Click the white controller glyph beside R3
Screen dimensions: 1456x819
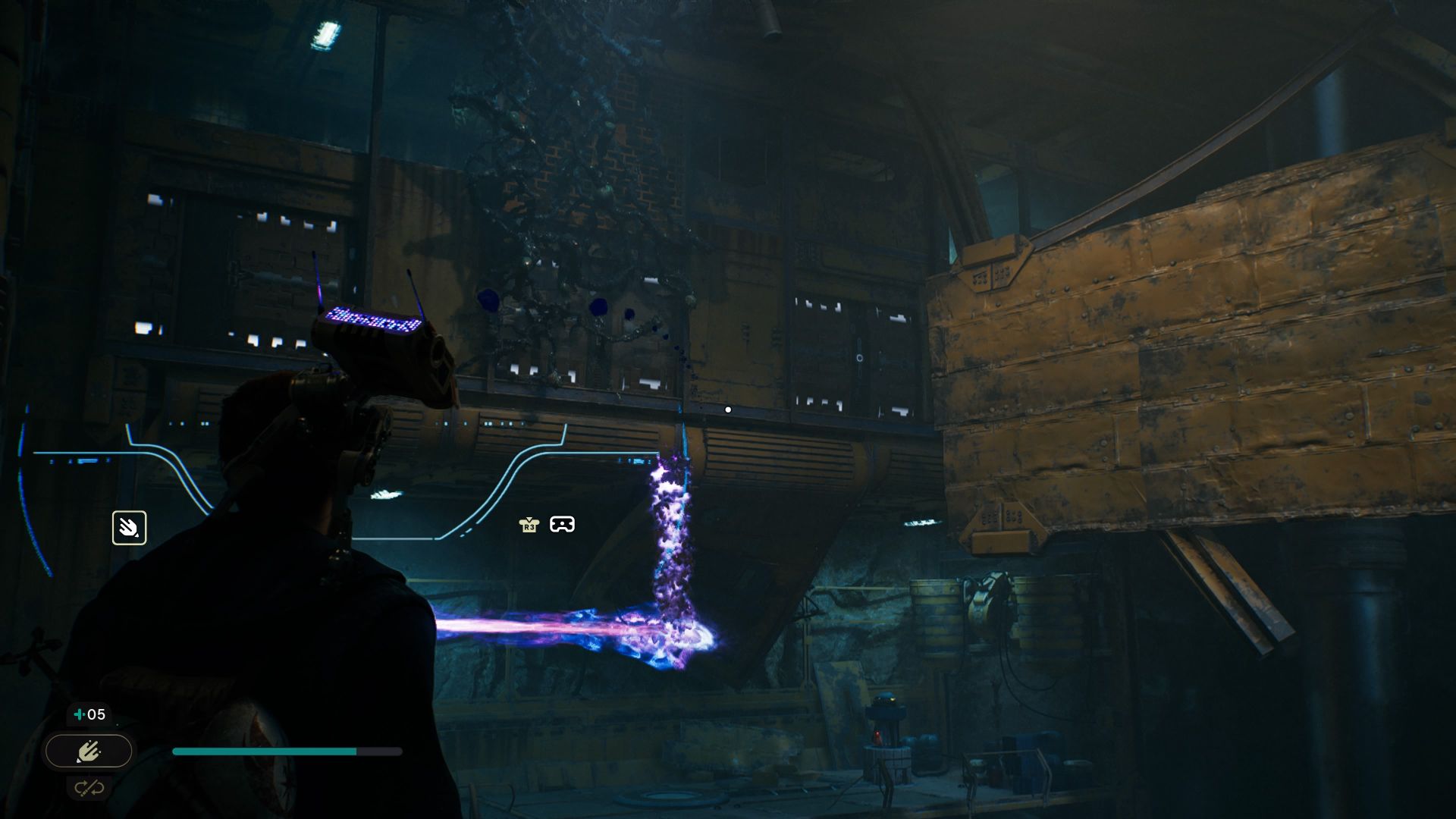(x=562, y=523)
